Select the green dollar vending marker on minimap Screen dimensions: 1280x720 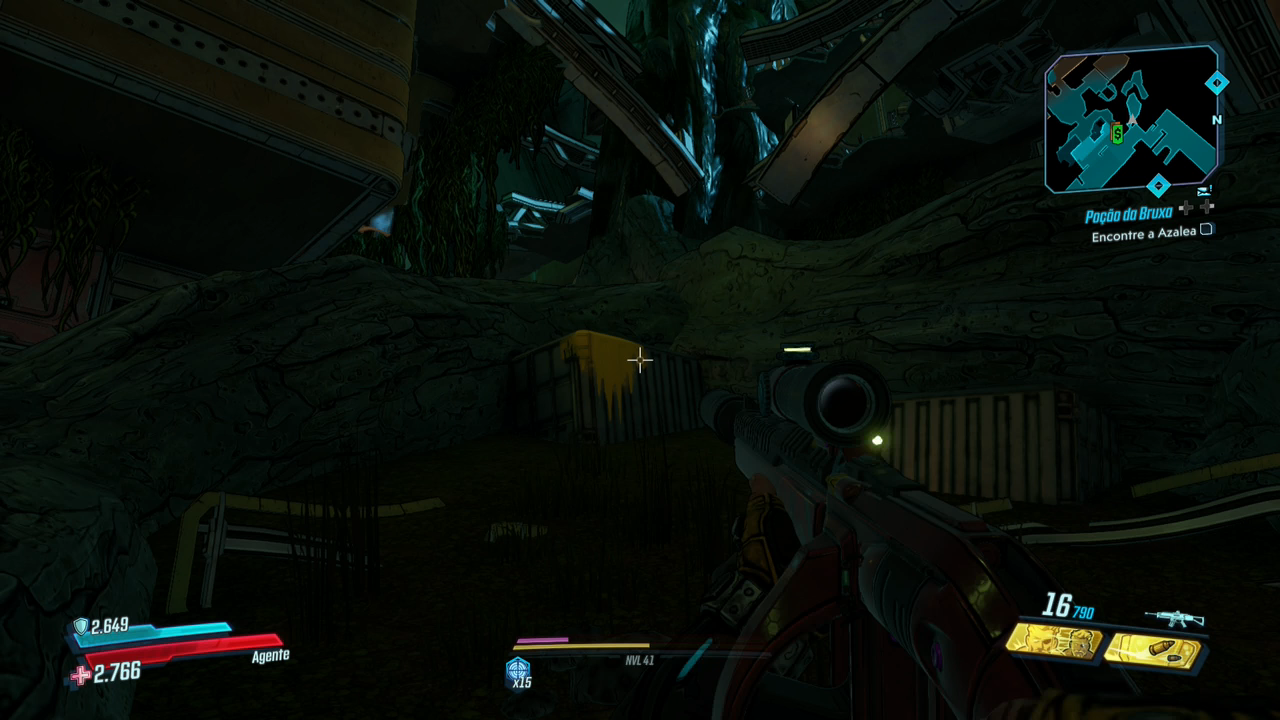click(1117, 133)
